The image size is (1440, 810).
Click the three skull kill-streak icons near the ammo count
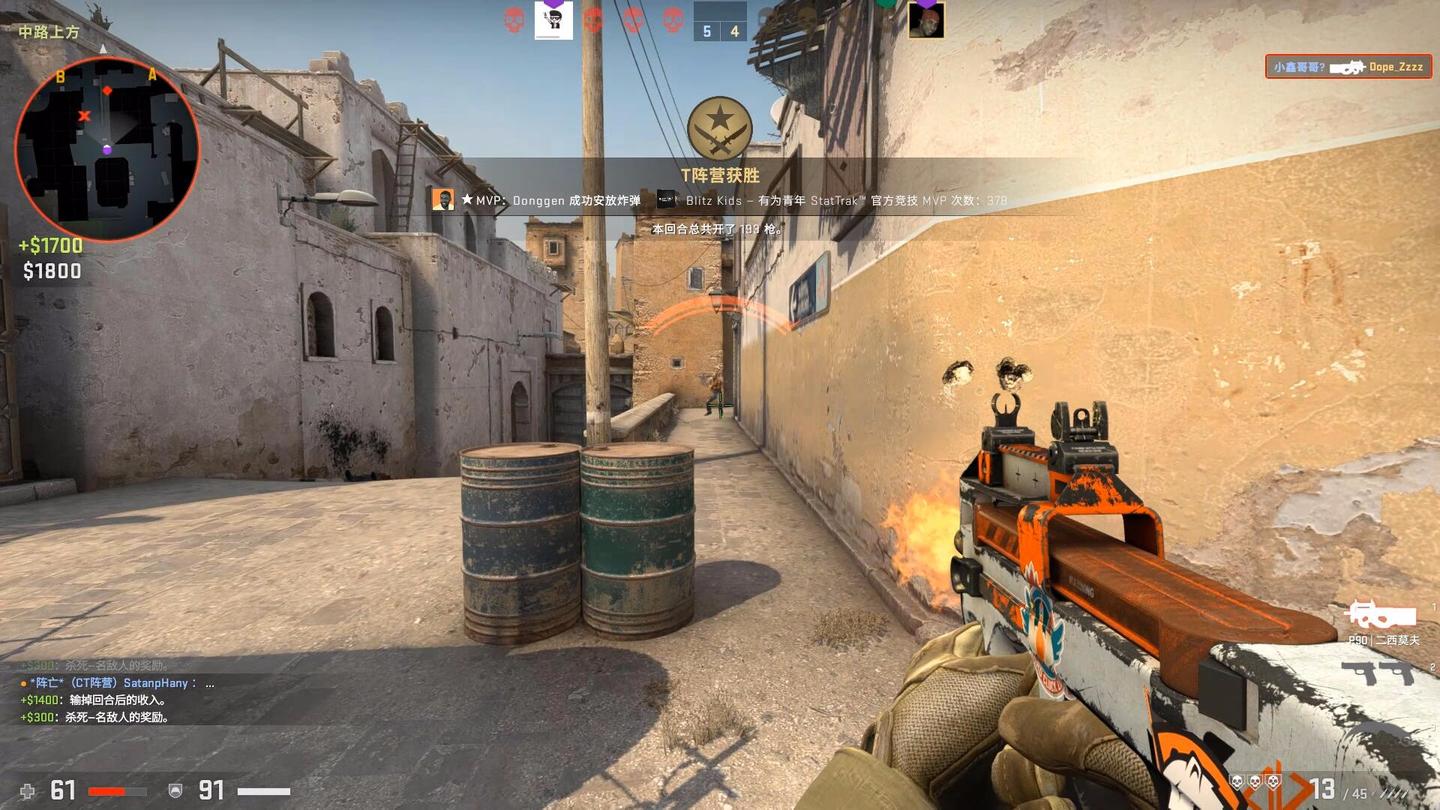(x=1255, y=781)
